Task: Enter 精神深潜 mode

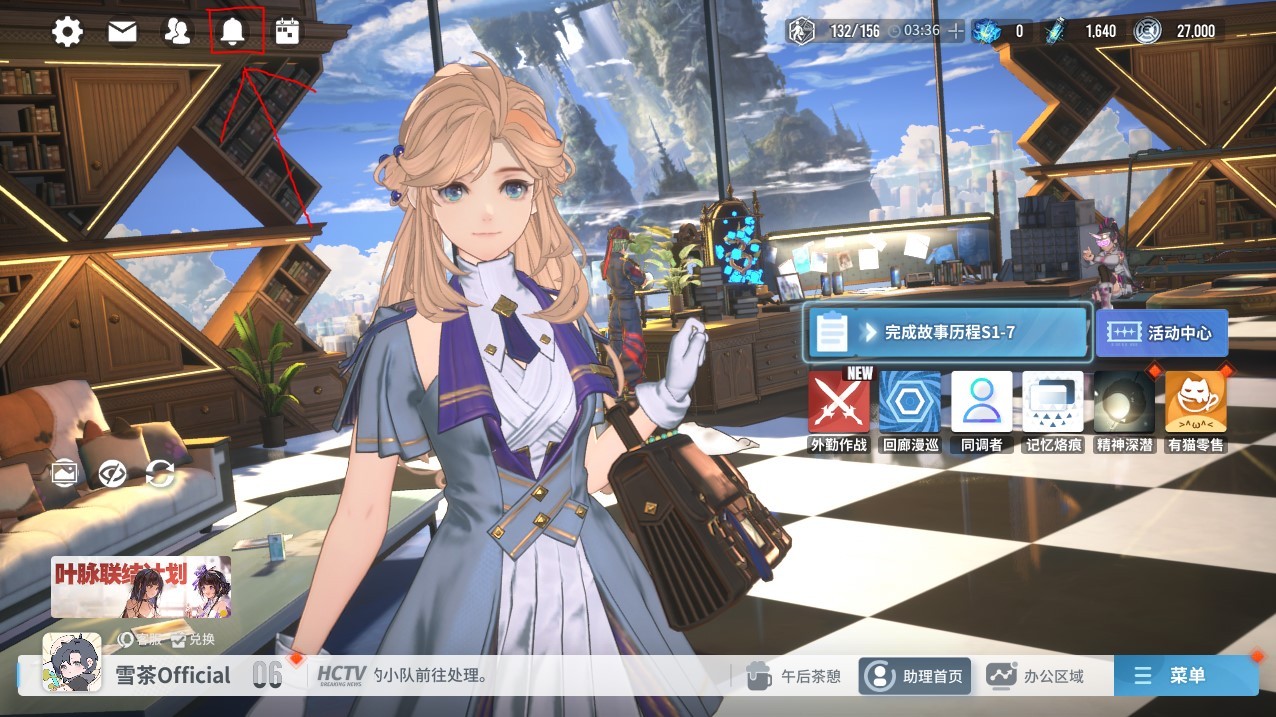Action: tap(1124, 410)
